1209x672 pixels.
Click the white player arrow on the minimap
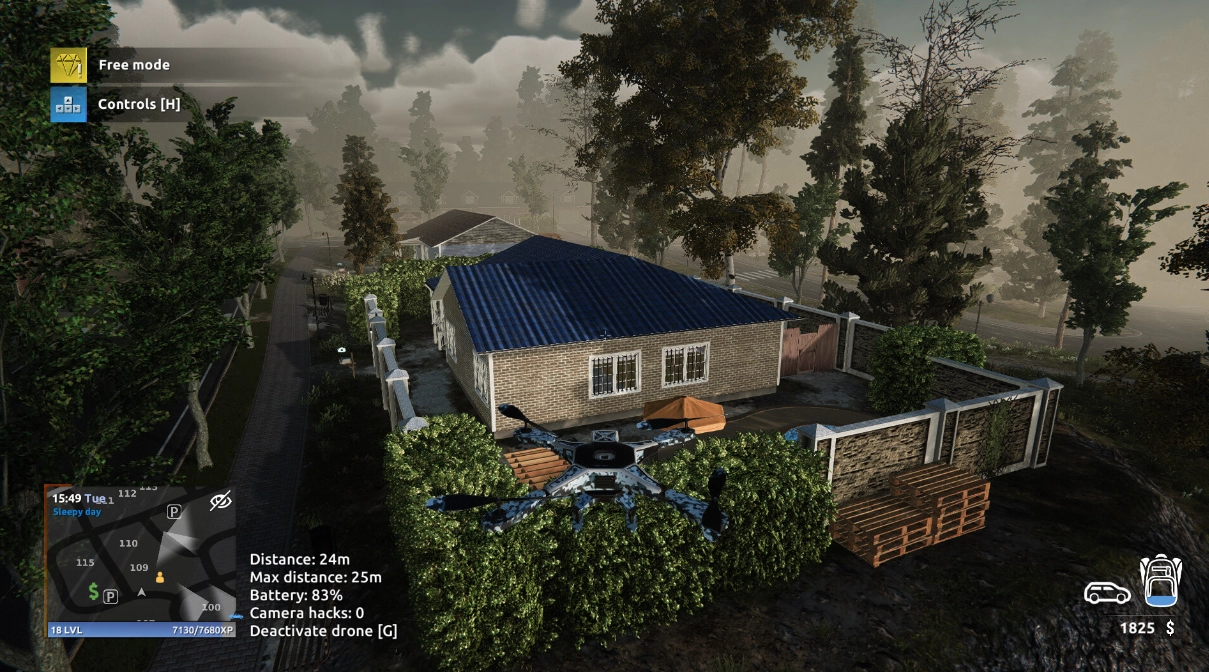point(141,593)
